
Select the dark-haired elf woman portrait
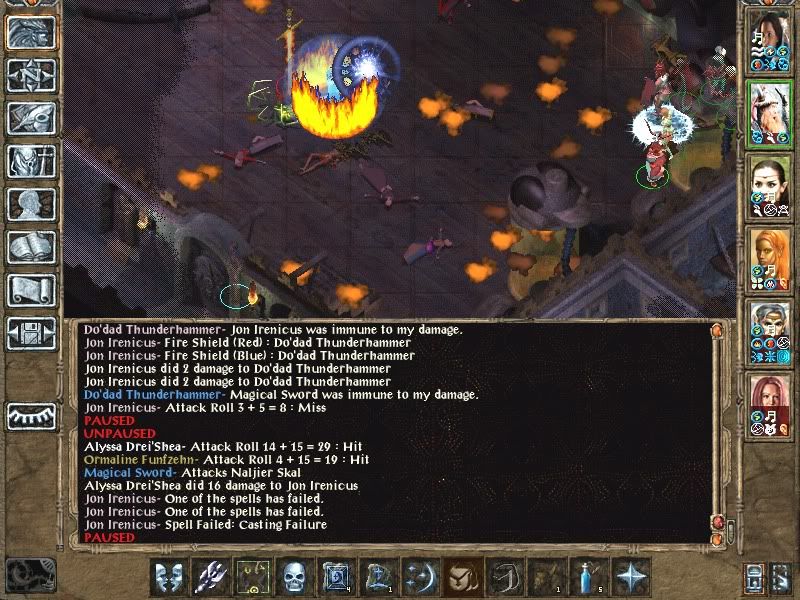click(770, 188)
